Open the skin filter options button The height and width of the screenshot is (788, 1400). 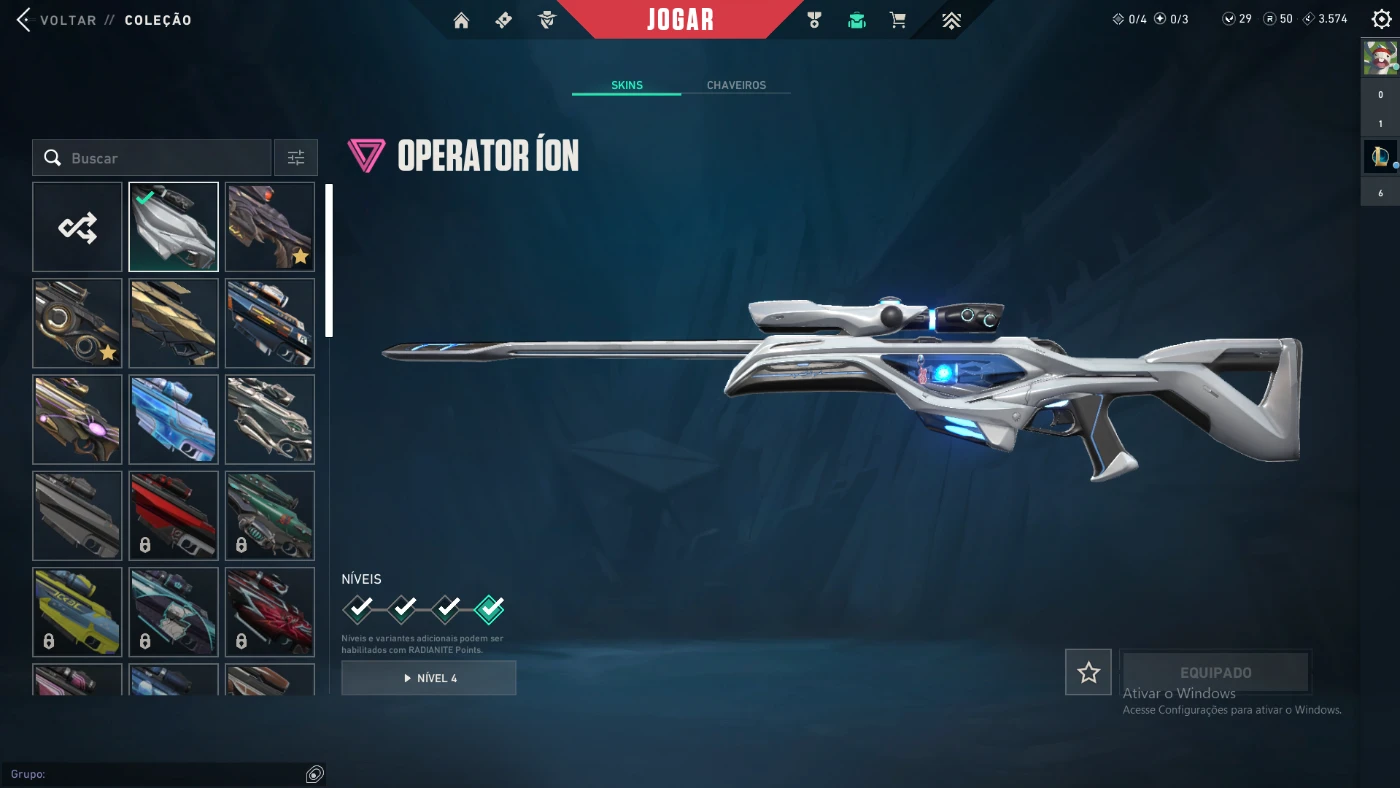coord(296,158)
